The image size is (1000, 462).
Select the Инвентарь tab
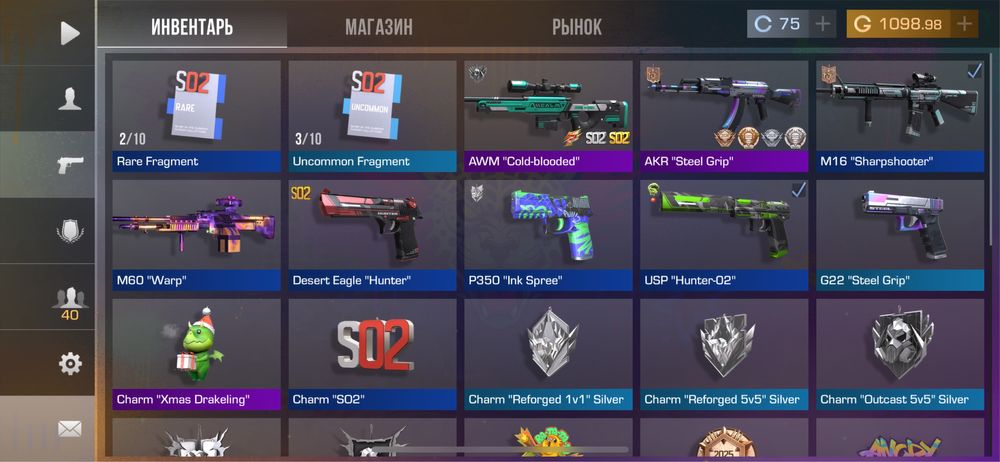click(192, 27)
